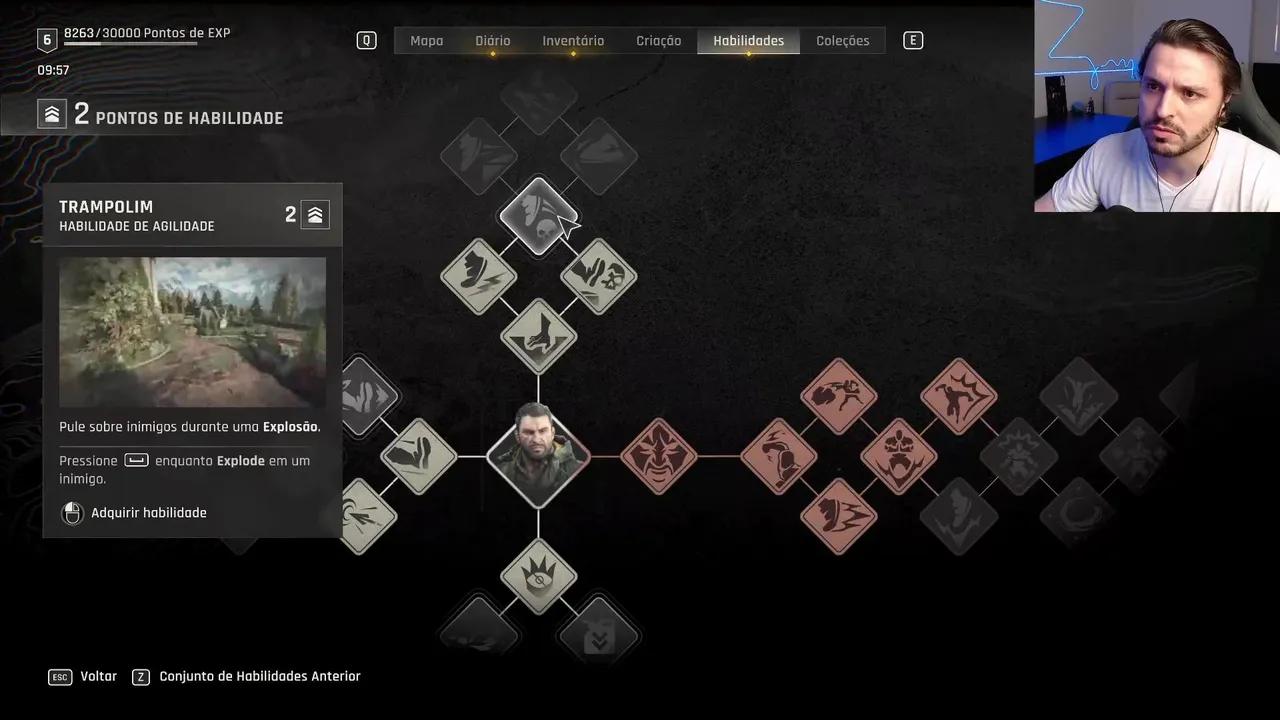Select the boot kicking skull skill node
The width and height of the screenshot is (1280, 720).
tap(599, 276)
